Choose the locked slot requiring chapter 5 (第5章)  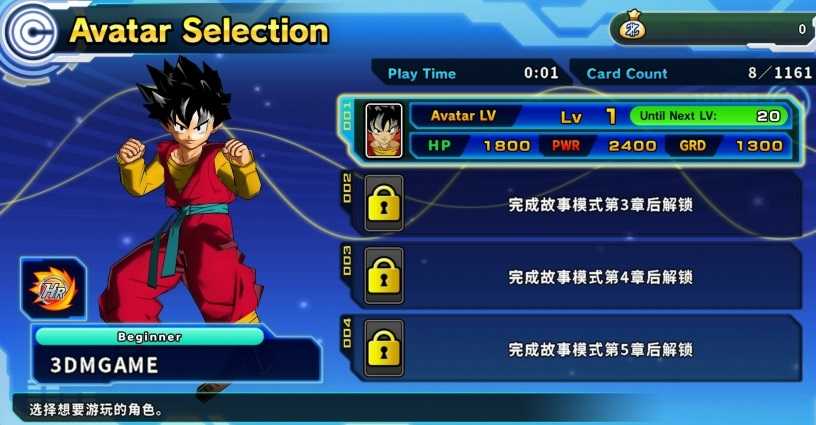pyautogui.click(x=580, y=349)
